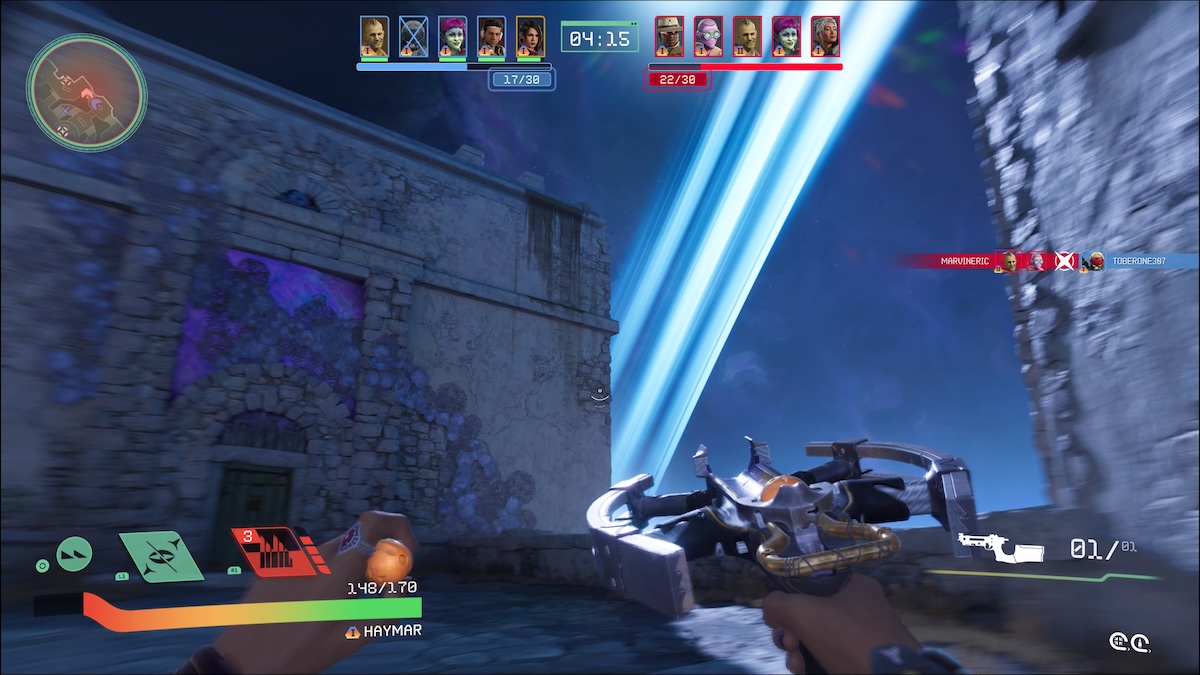Click the MARVINERIC kill feed entry
1200x675 pixels.
coord(964,261)
